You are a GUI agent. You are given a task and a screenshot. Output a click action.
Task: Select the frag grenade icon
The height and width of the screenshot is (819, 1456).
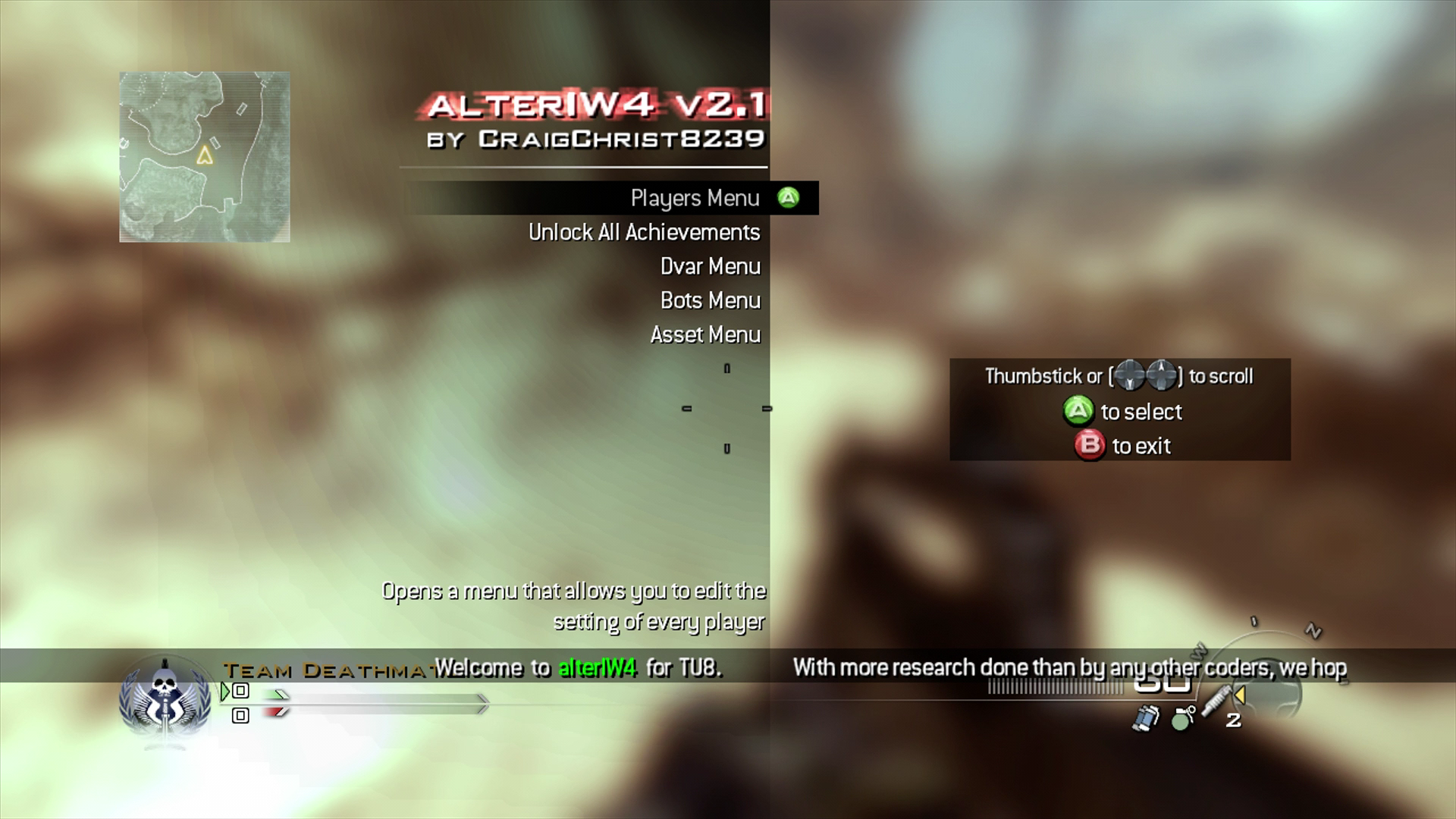(x=1181, y=720)
